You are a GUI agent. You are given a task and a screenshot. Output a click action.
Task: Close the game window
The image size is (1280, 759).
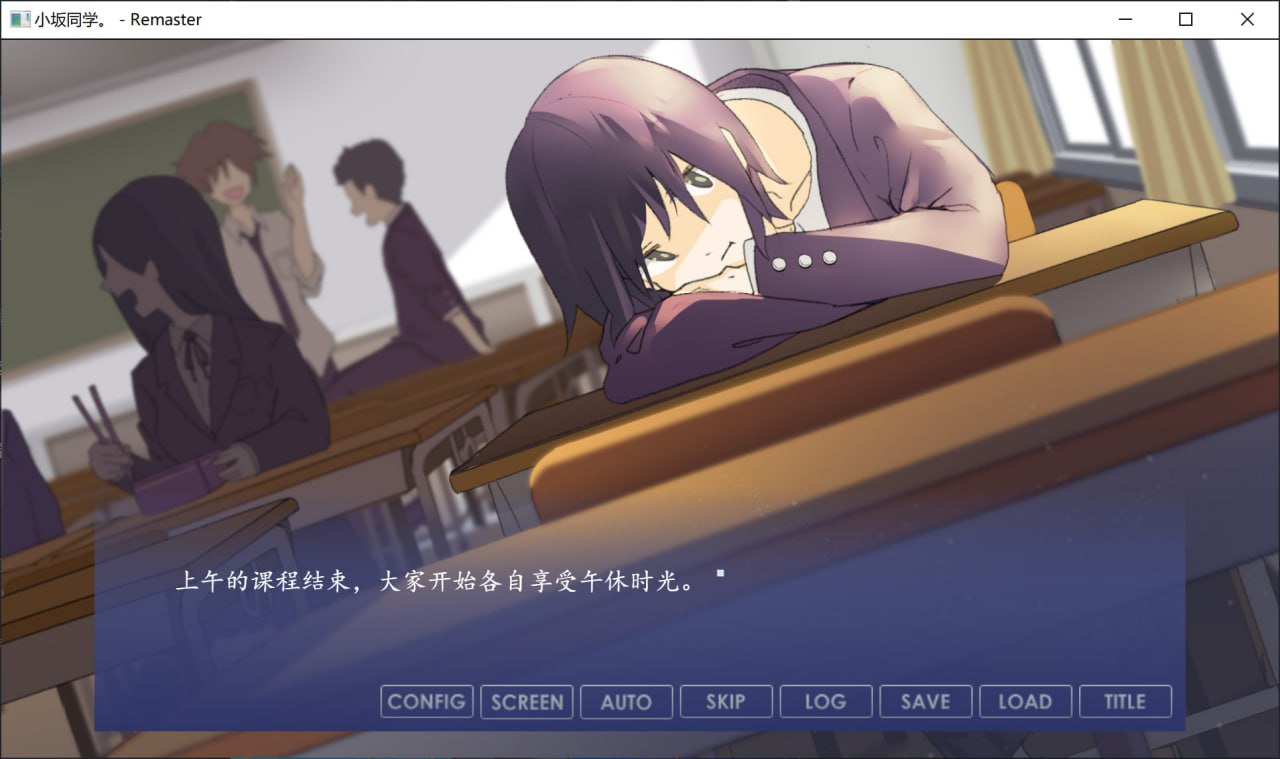click(1247, 19)
